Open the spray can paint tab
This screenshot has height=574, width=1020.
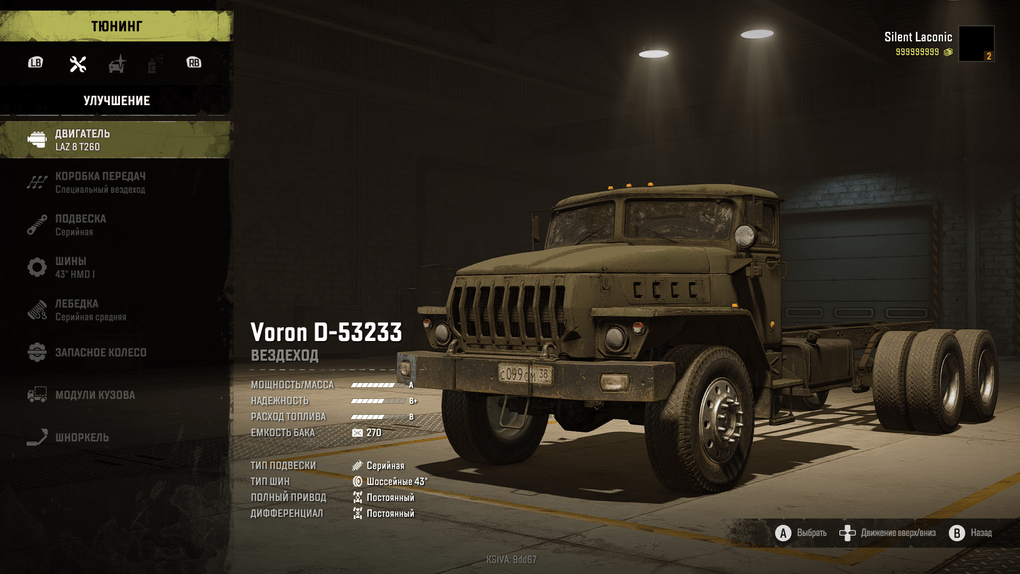click(x=155, y=64)
